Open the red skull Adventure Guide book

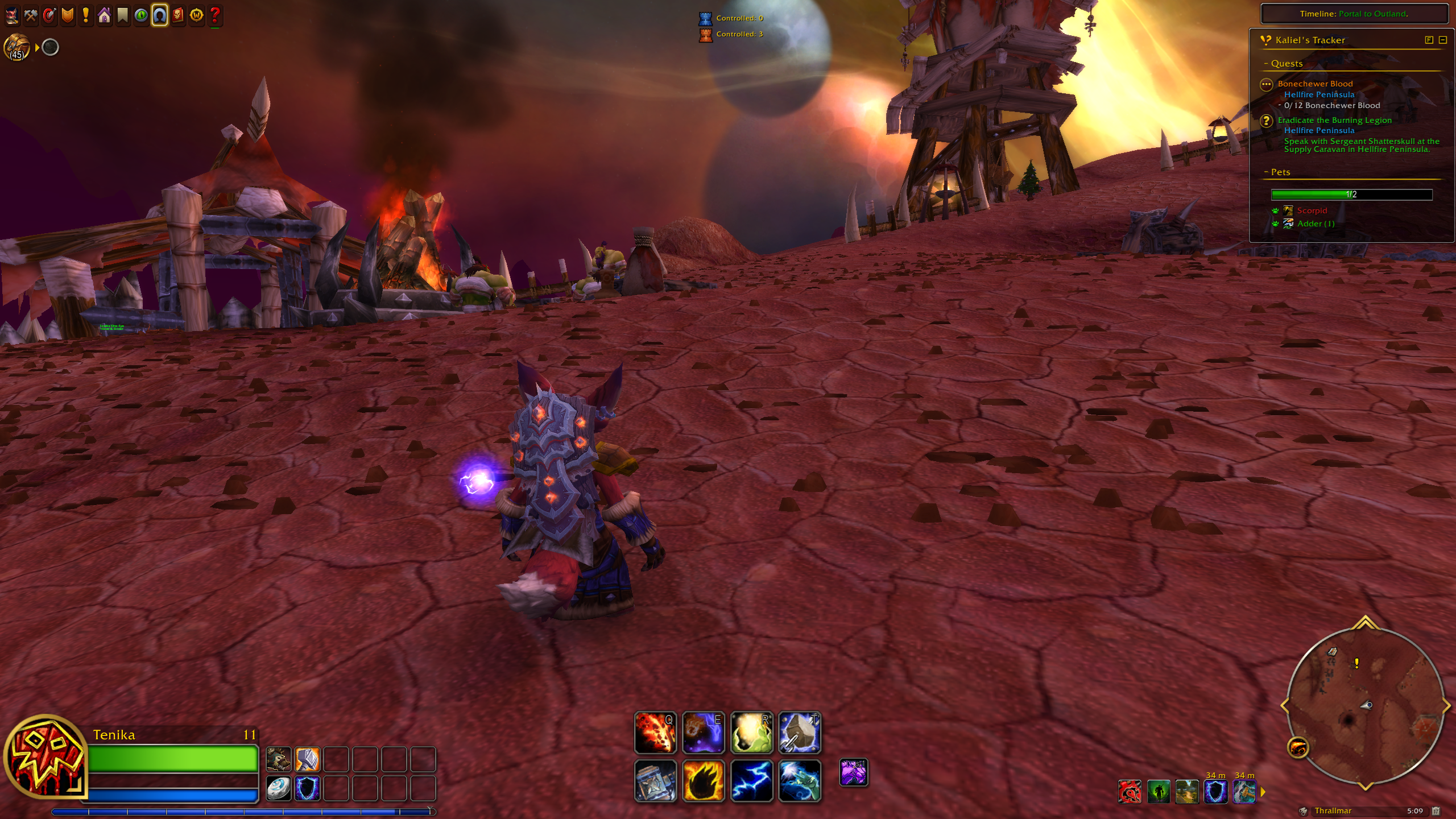[178, 16]
